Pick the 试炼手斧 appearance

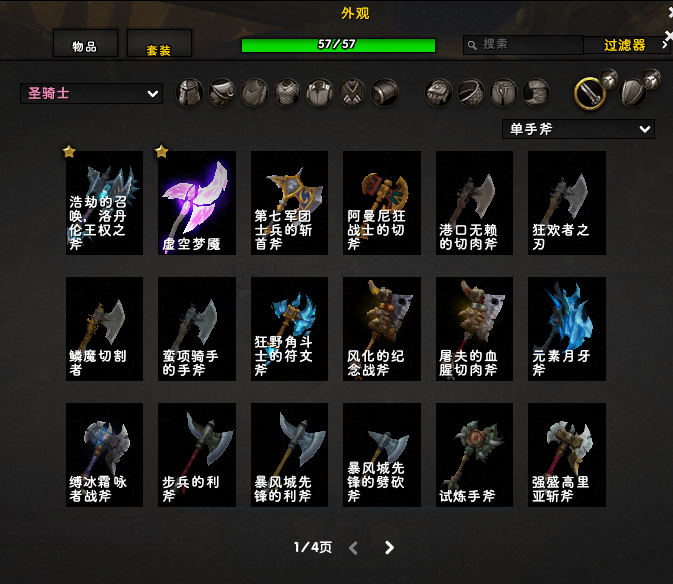pyautogui.click(x=474, y=455)
